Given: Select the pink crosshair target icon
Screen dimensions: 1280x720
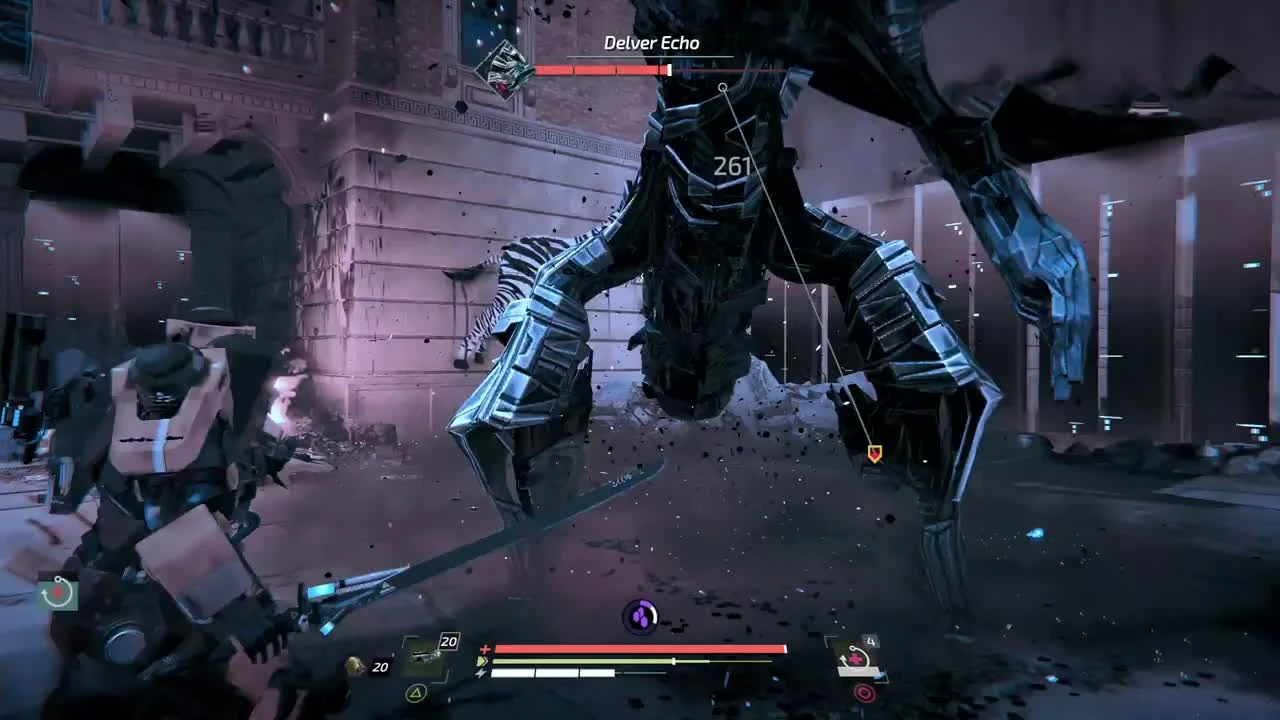Looking at the screenshot, I should click(865, 692).
